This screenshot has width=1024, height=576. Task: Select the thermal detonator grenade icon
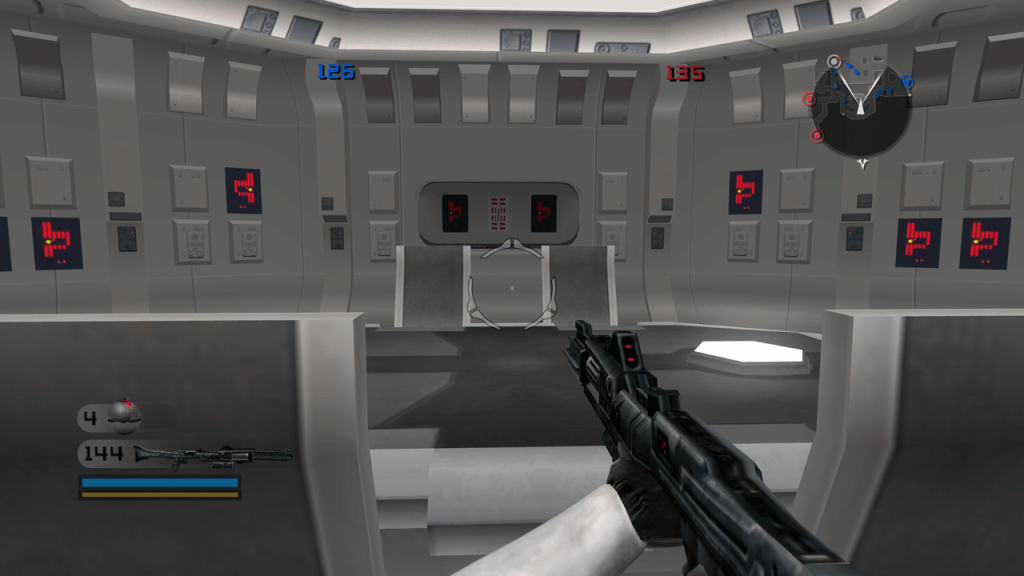(x=125, y=414)
